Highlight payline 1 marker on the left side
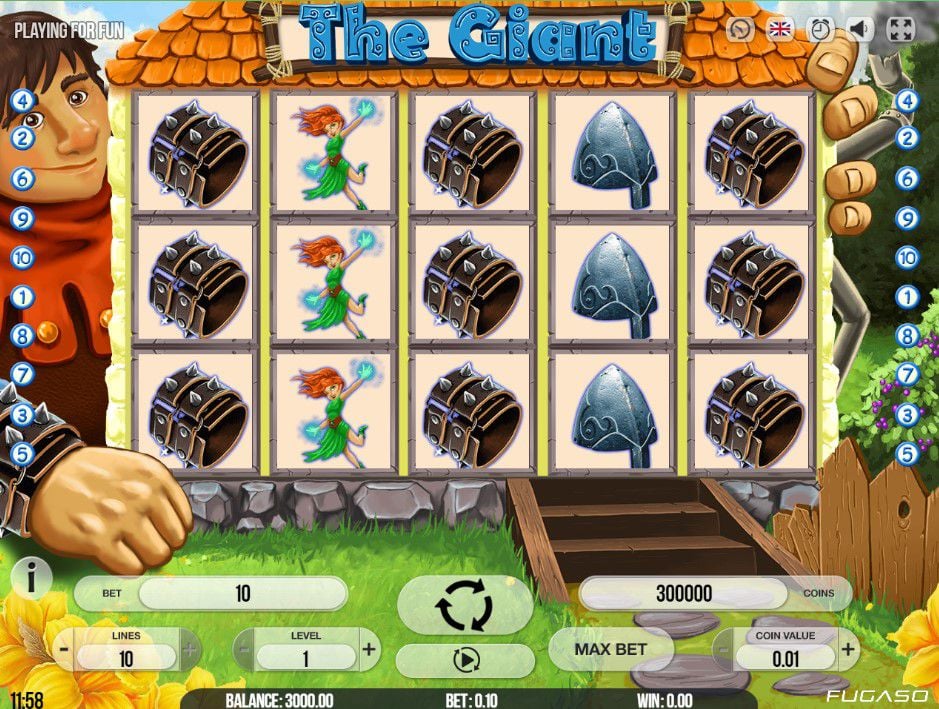 (x=22, y=297)
